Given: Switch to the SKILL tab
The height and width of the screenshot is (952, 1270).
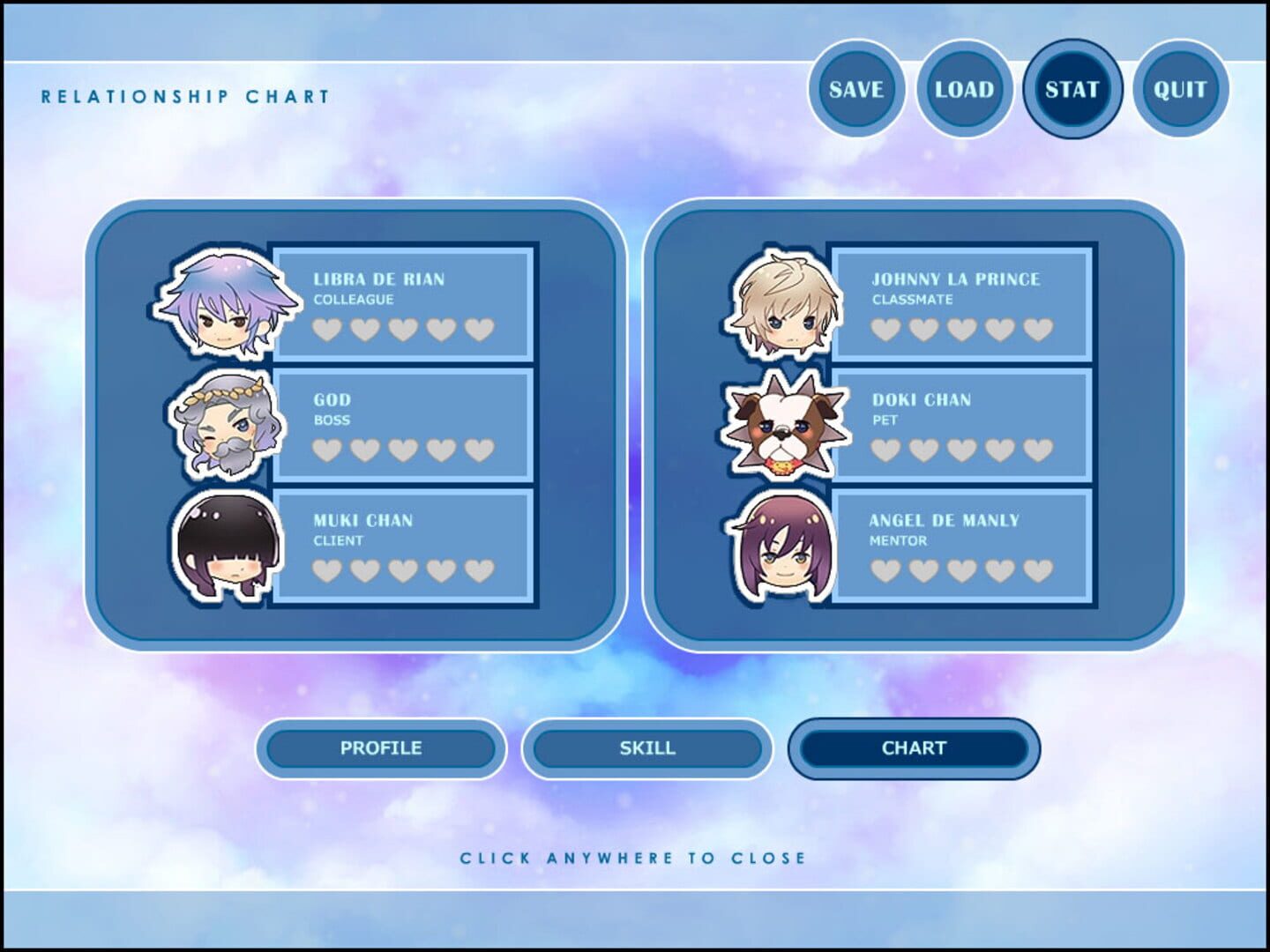Looking at the screenshot, I should [x=647, y=748].
